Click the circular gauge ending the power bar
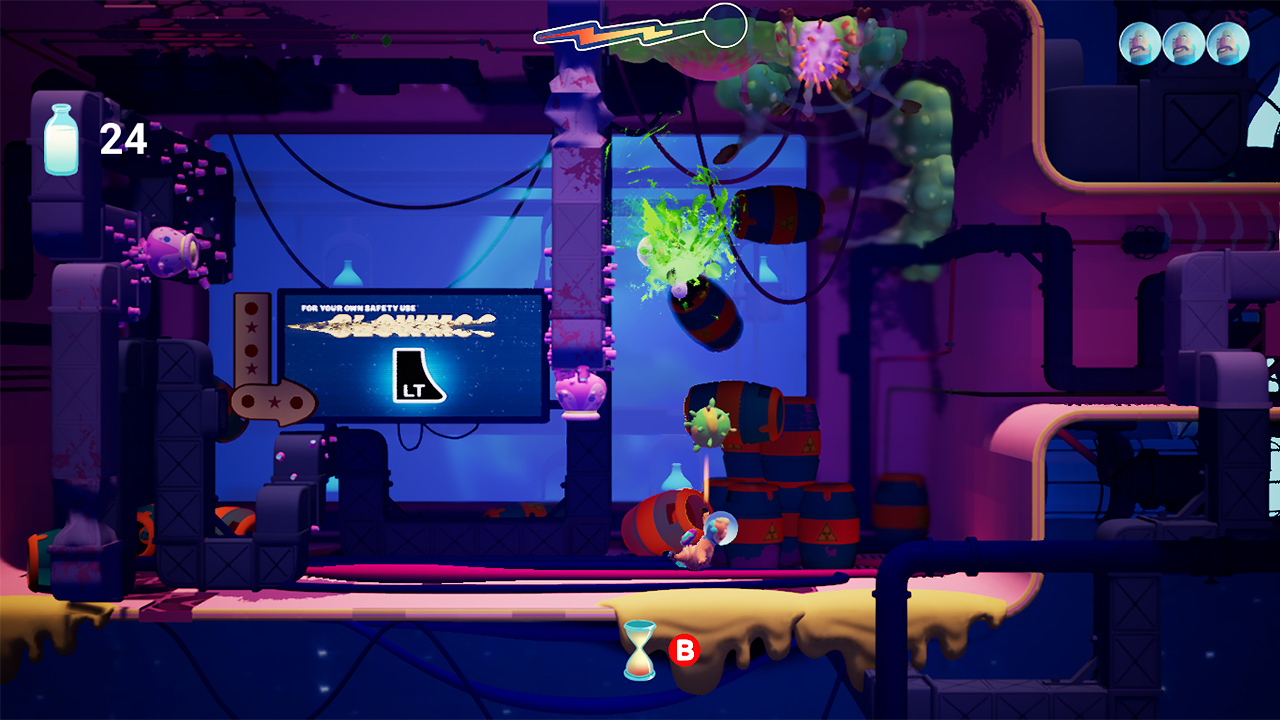Screen dimensions: 1280x720 click(x=723, y=25)
